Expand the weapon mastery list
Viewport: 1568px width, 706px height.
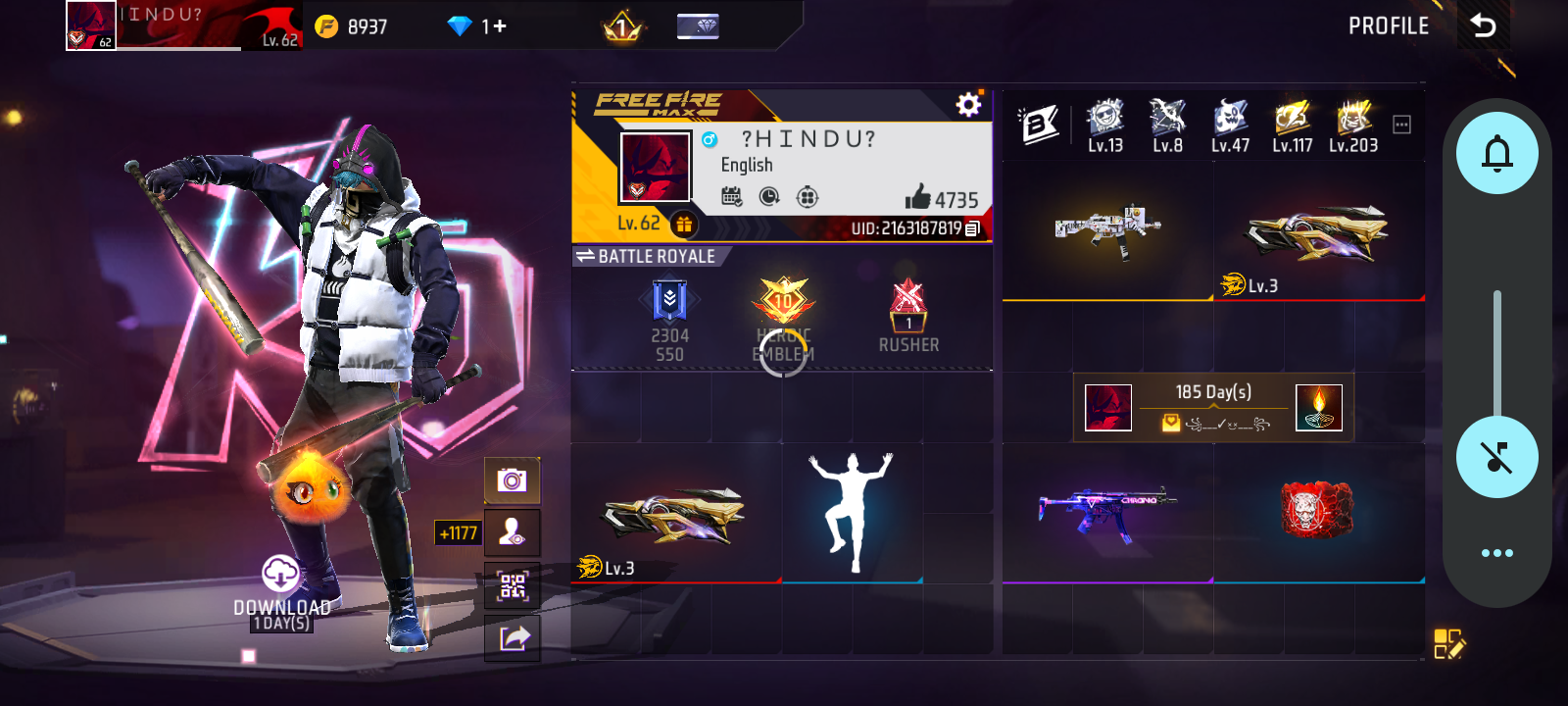coord(1401,125)
